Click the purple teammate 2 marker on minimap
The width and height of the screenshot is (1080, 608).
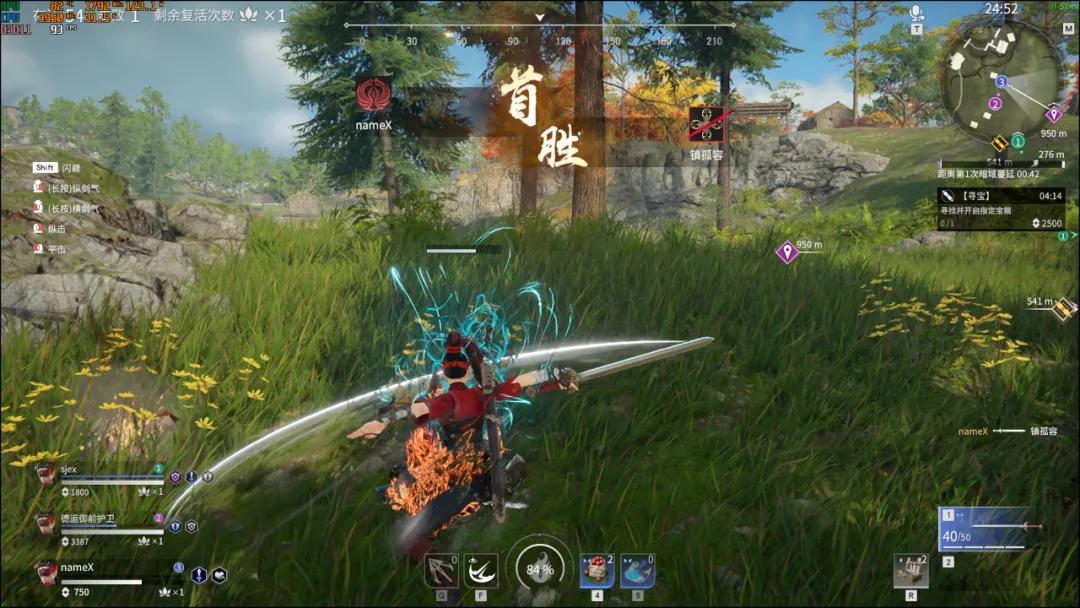click(x=994, y=103)
